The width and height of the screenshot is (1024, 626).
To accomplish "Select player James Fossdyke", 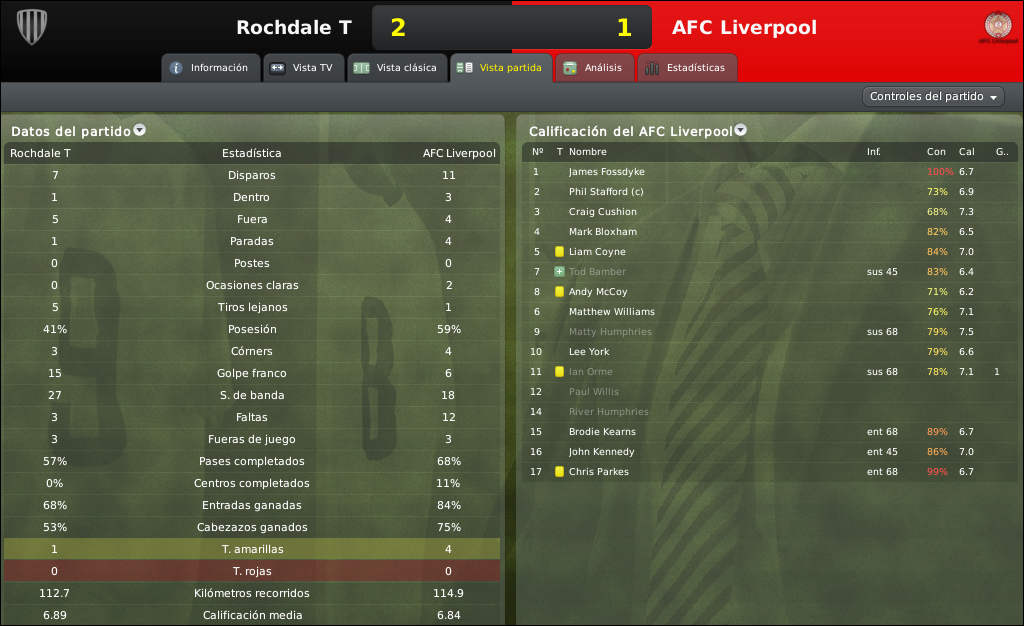I will click(x=607, y=172).
